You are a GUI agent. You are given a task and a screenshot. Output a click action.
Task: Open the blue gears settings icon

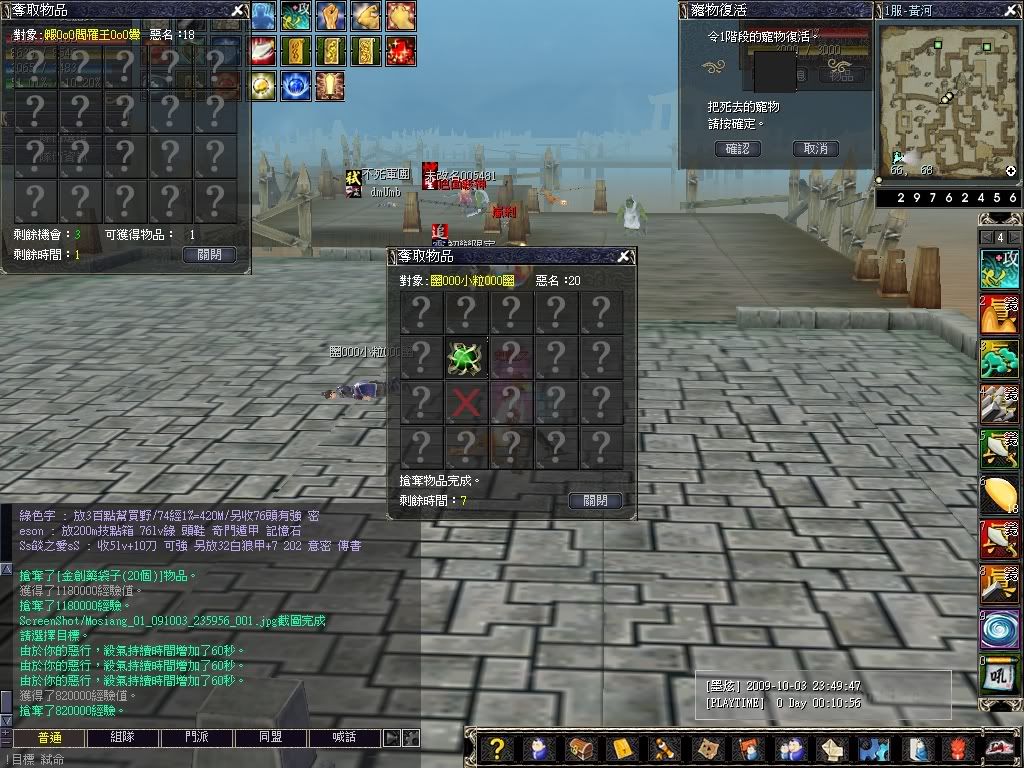click(x=873, y=748)
